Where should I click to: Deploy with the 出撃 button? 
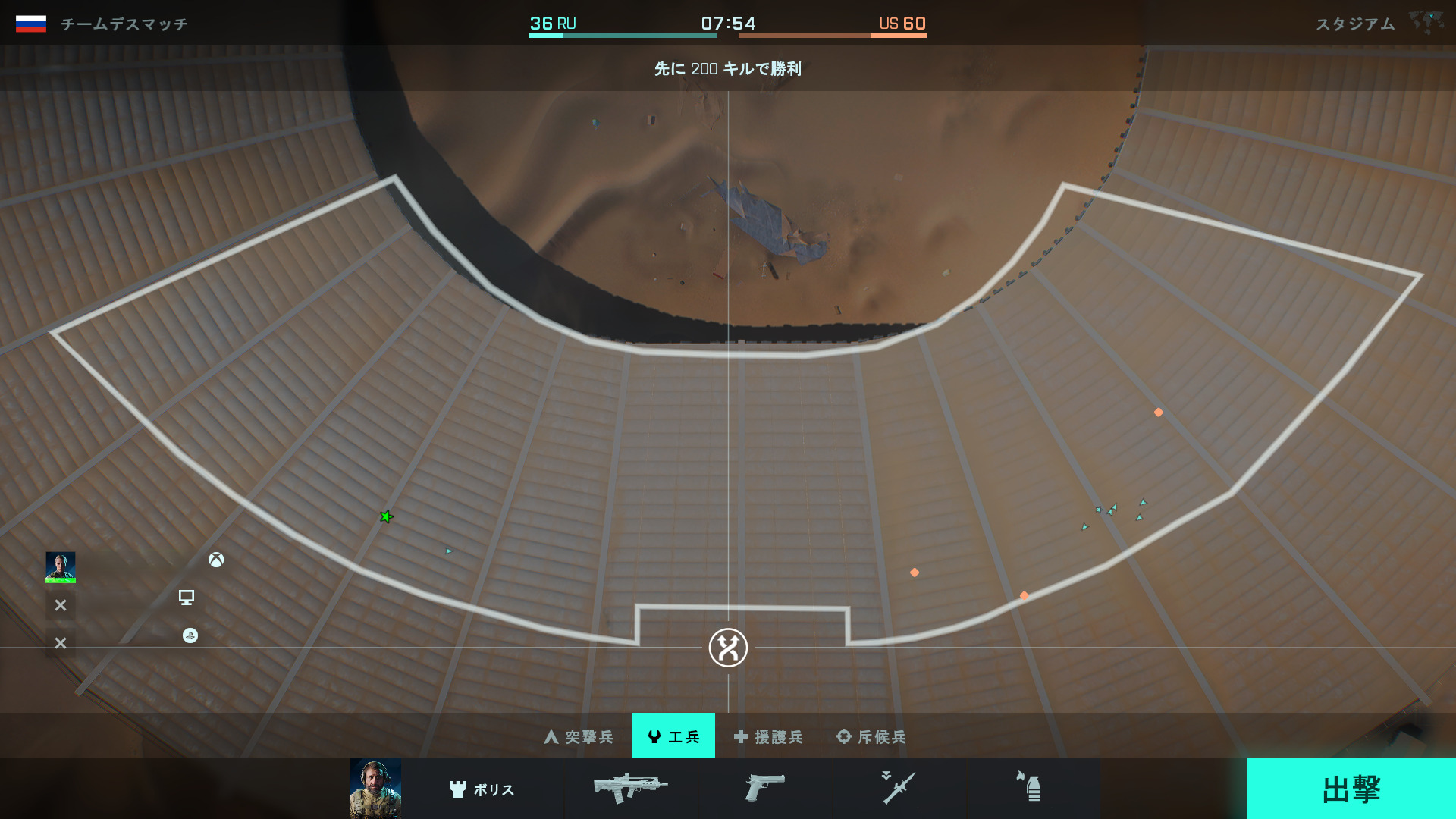tap(1351, 789)
